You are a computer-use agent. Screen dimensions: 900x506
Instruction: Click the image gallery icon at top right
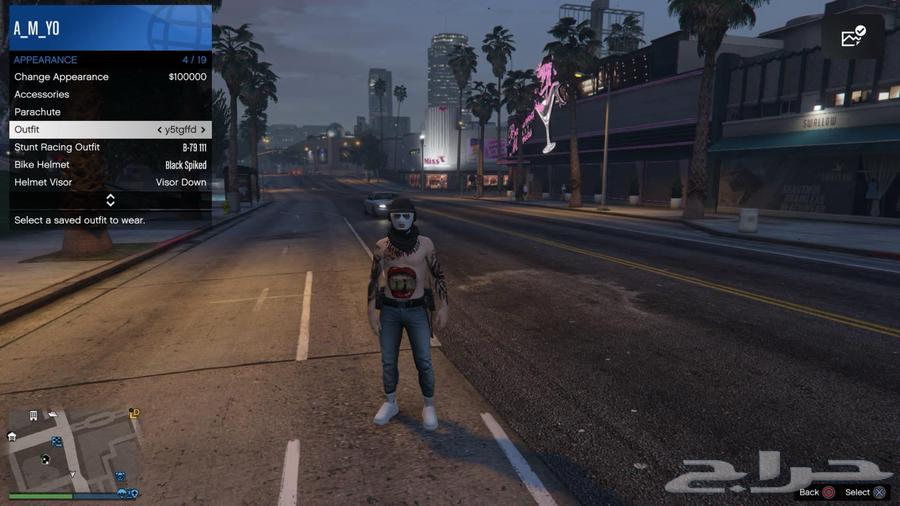tap(853, 37)
